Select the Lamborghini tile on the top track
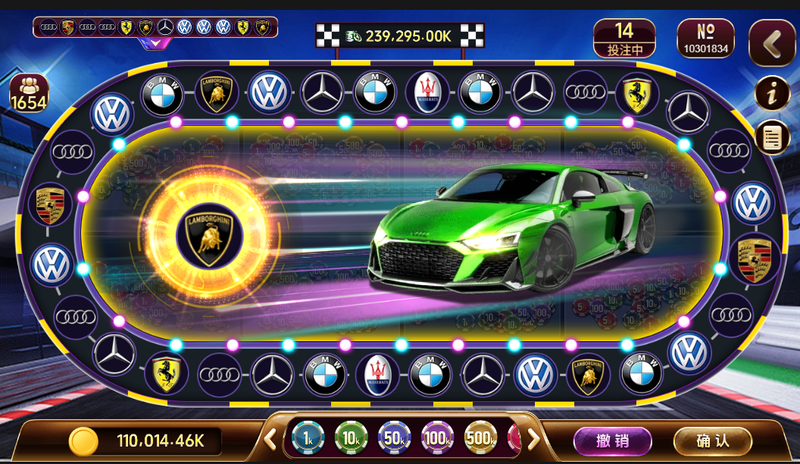 pyautogui.click(x=216, y=92)
